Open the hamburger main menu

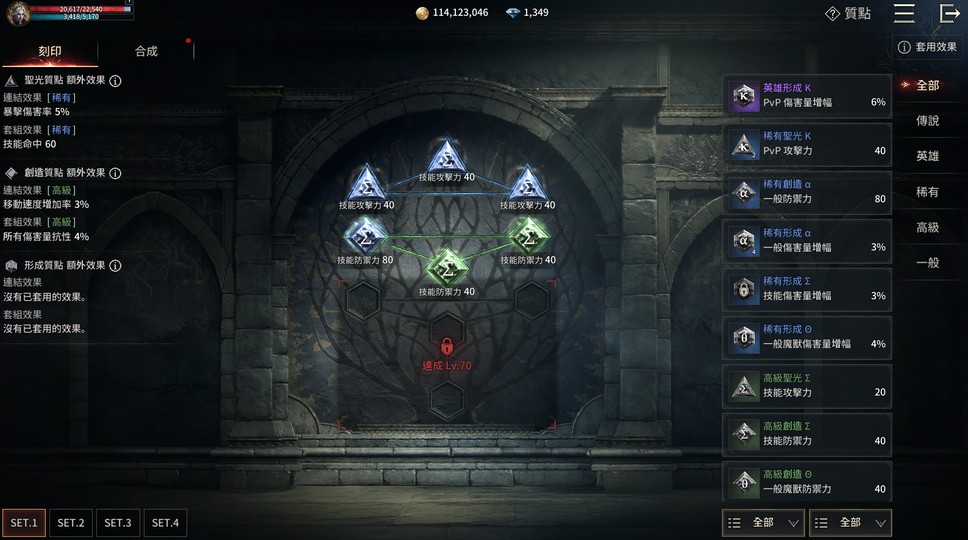[904, 13]
